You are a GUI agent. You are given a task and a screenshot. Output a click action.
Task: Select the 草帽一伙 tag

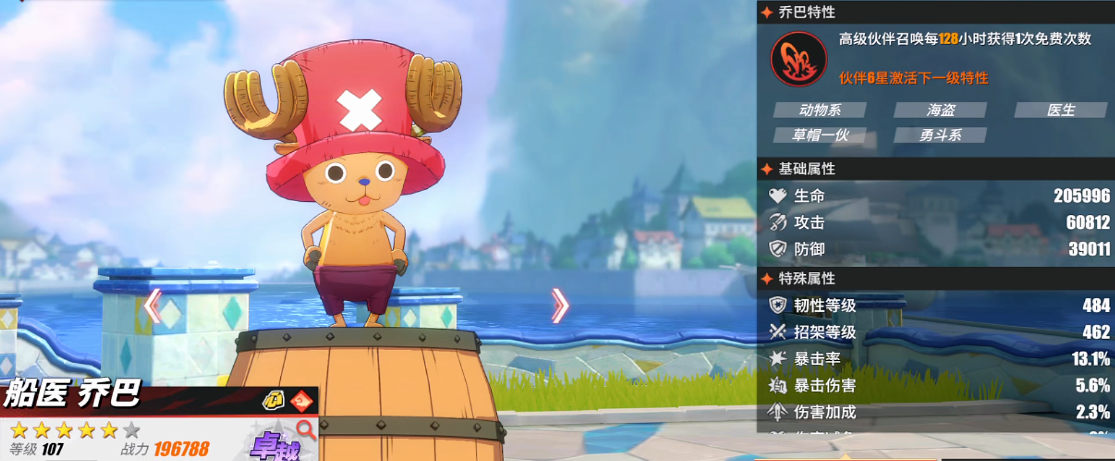click(x=819, y=135)
